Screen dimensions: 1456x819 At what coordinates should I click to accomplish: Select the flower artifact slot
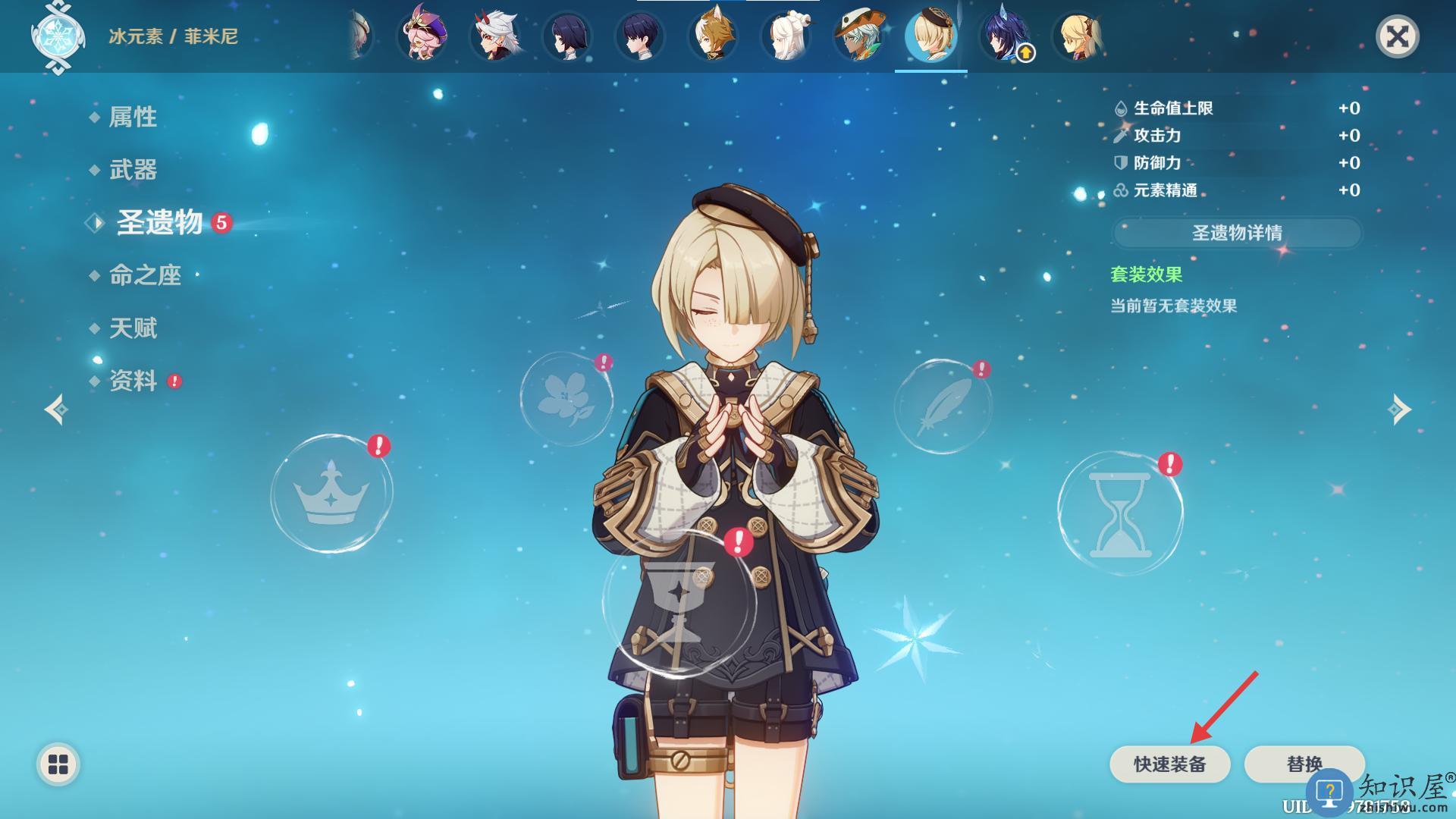click(x=566, y=398)
